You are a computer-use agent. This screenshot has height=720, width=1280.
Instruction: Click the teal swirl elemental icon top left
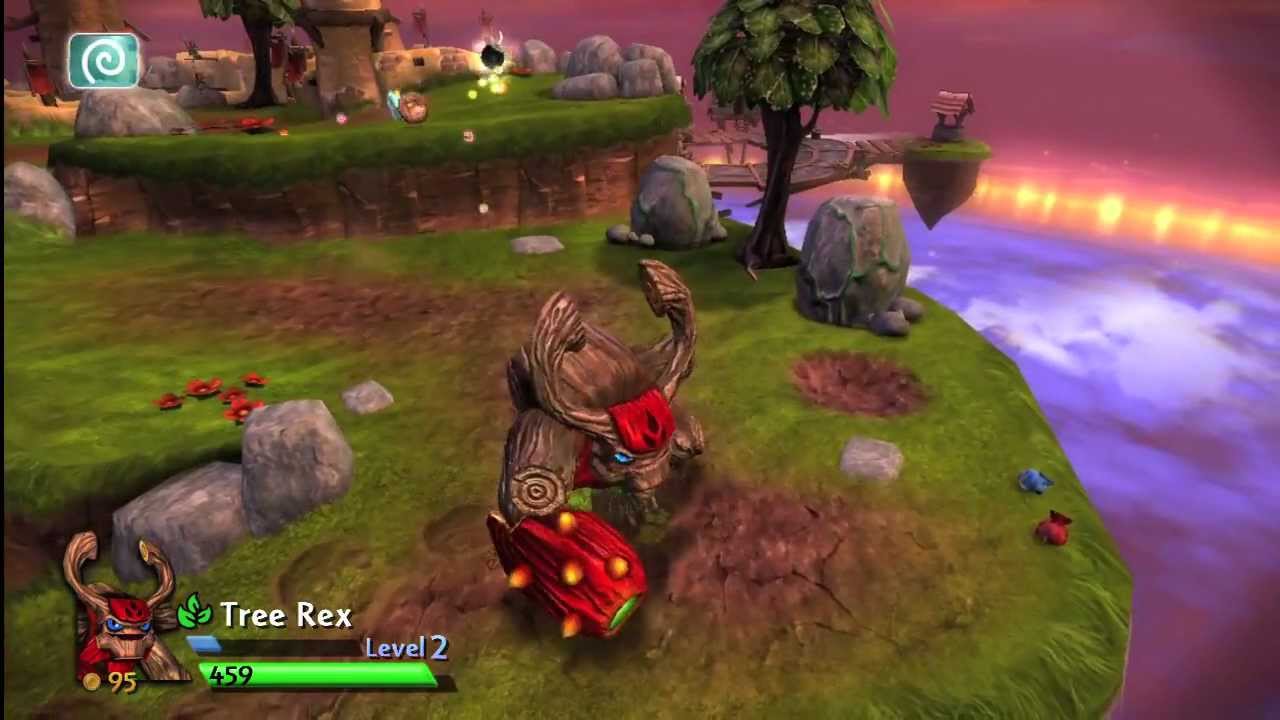[x=104, y=60]
